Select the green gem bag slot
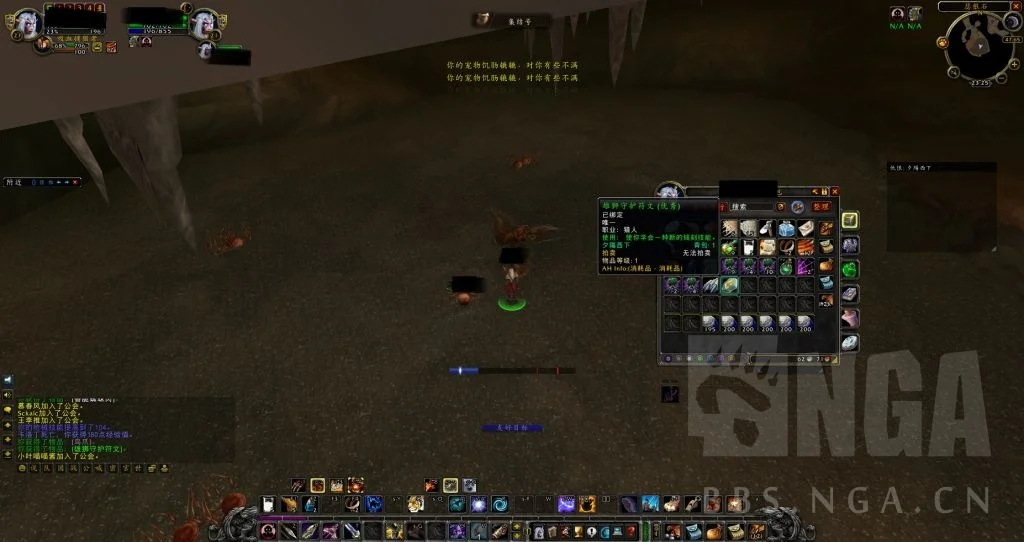The image size is (1024, 542). coord(849,270)
